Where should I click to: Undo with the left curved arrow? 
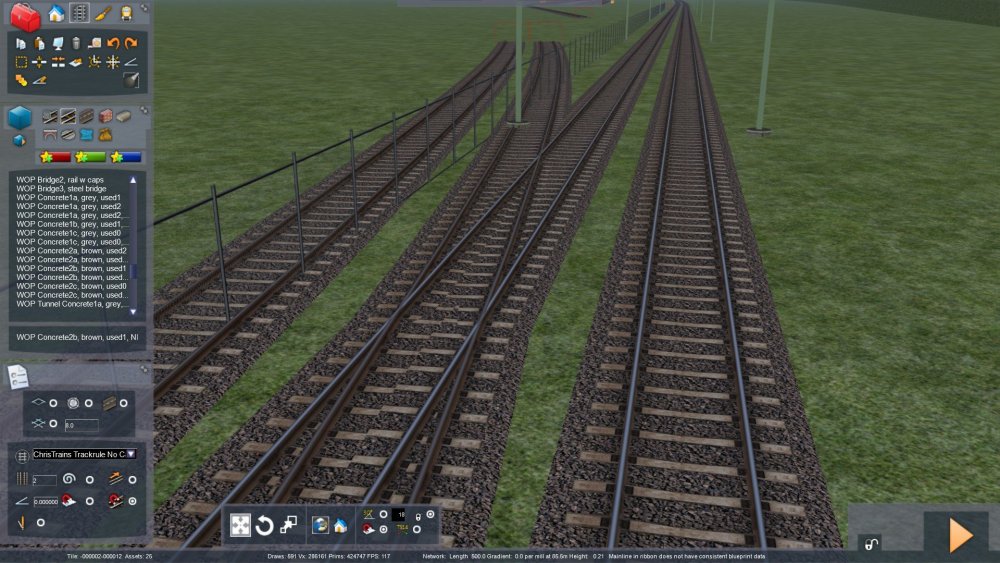113,43
